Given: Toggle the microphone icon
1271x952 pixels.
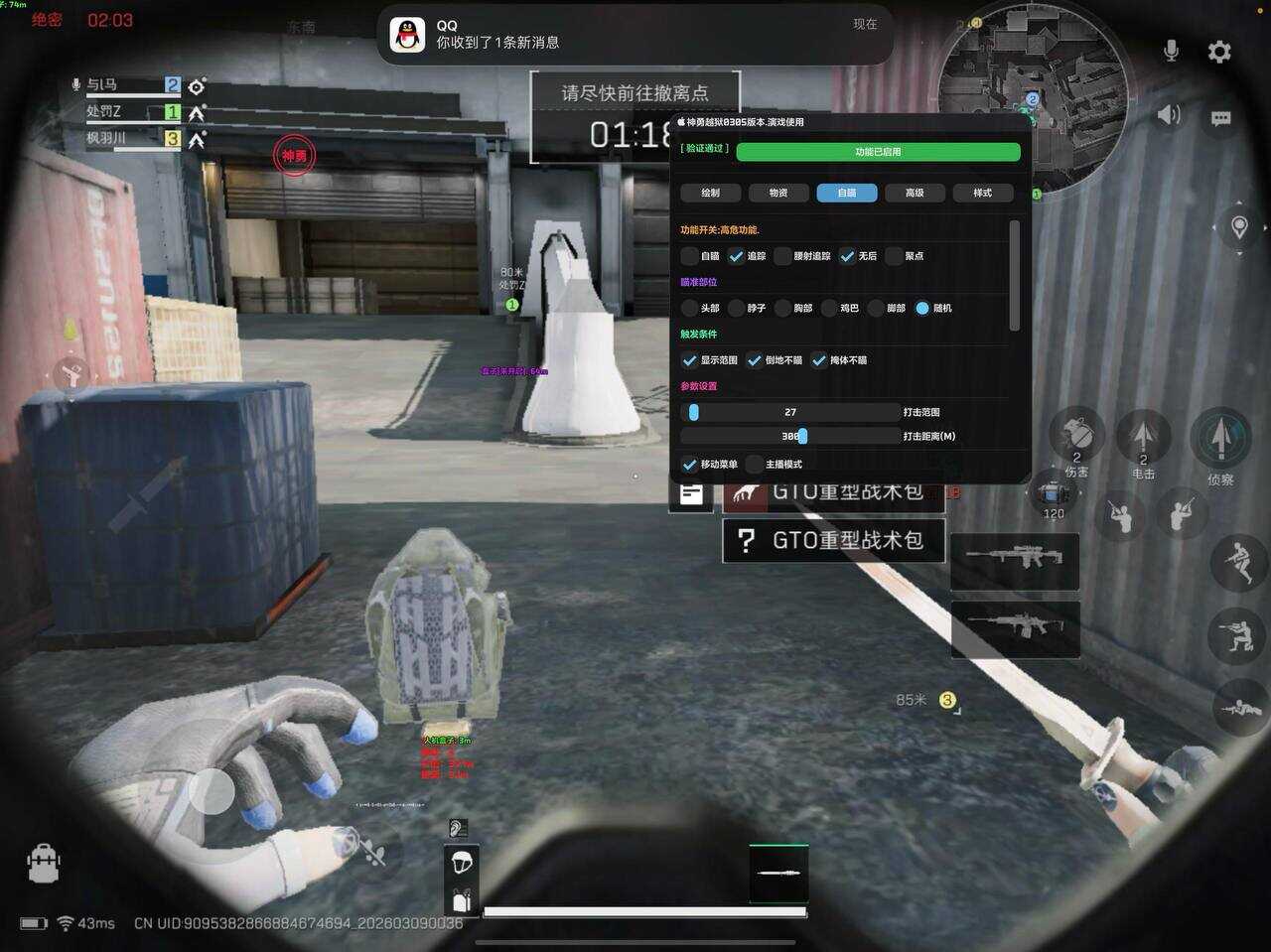Looking at the screenshot, I should click(1172, 51).
